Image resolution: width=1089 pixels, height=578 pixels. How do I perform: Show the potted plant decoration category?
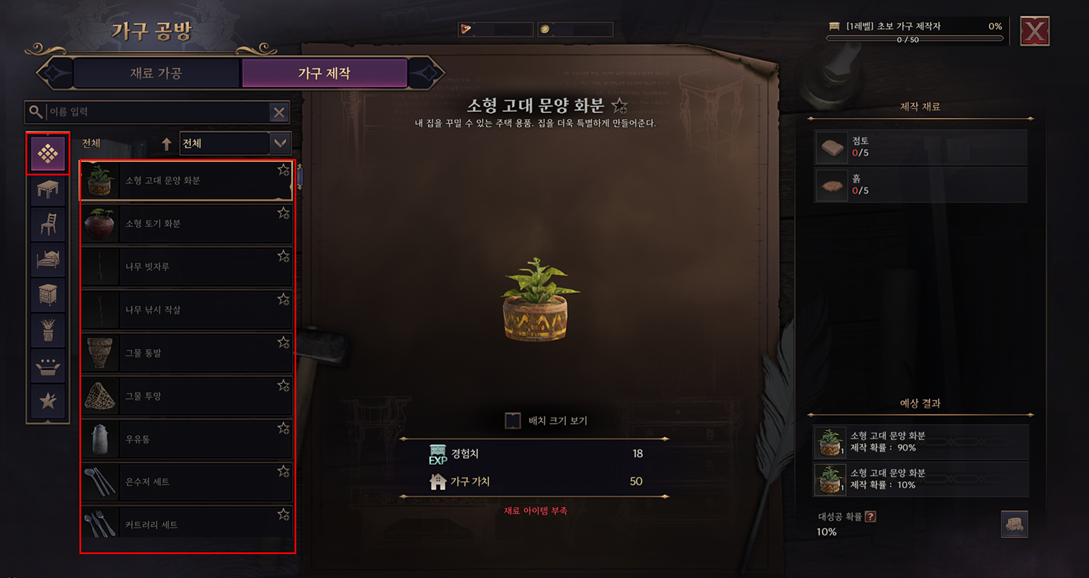pos(48,330)
